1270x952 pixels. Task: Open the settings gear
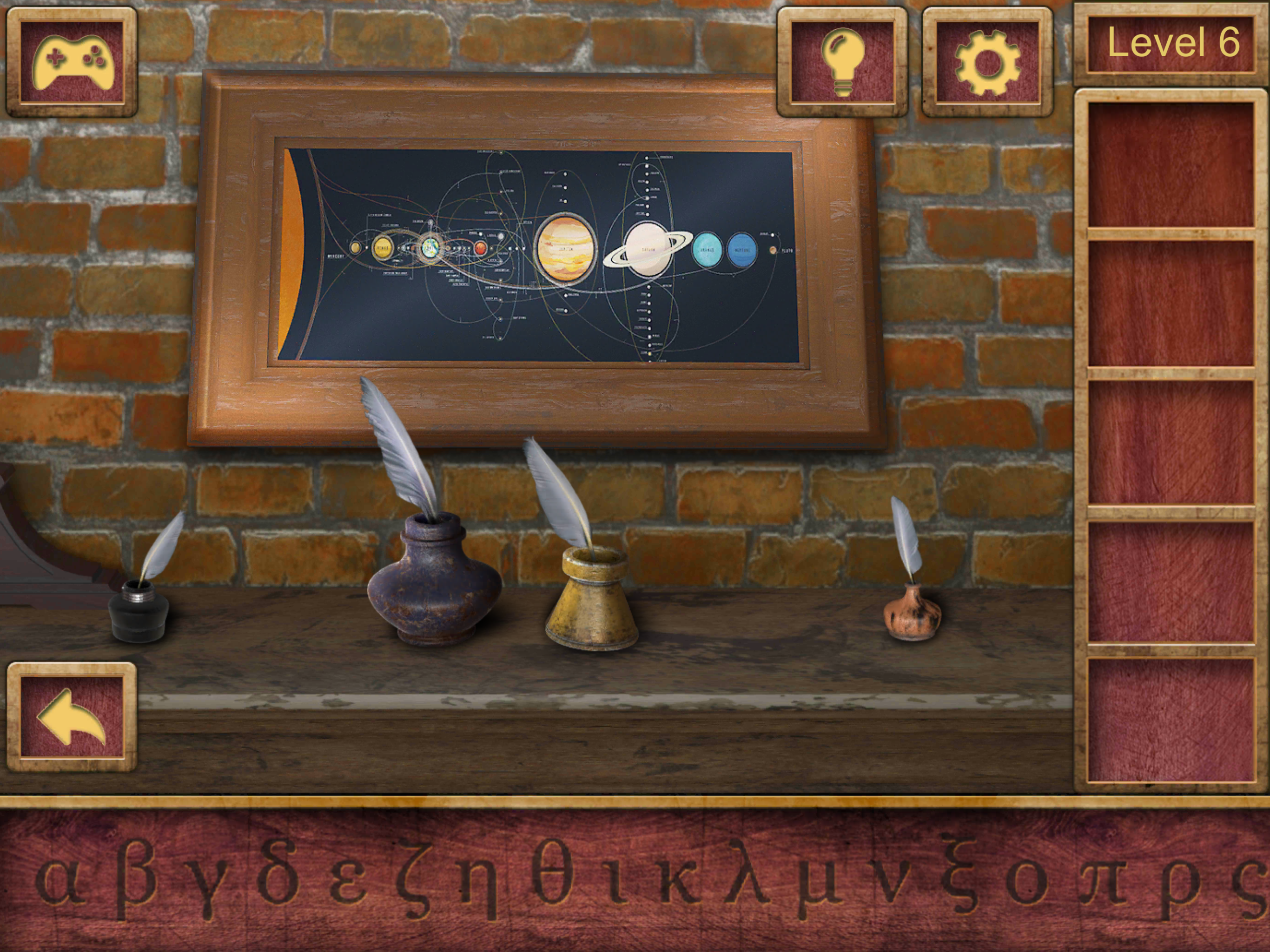coord(987,60)
